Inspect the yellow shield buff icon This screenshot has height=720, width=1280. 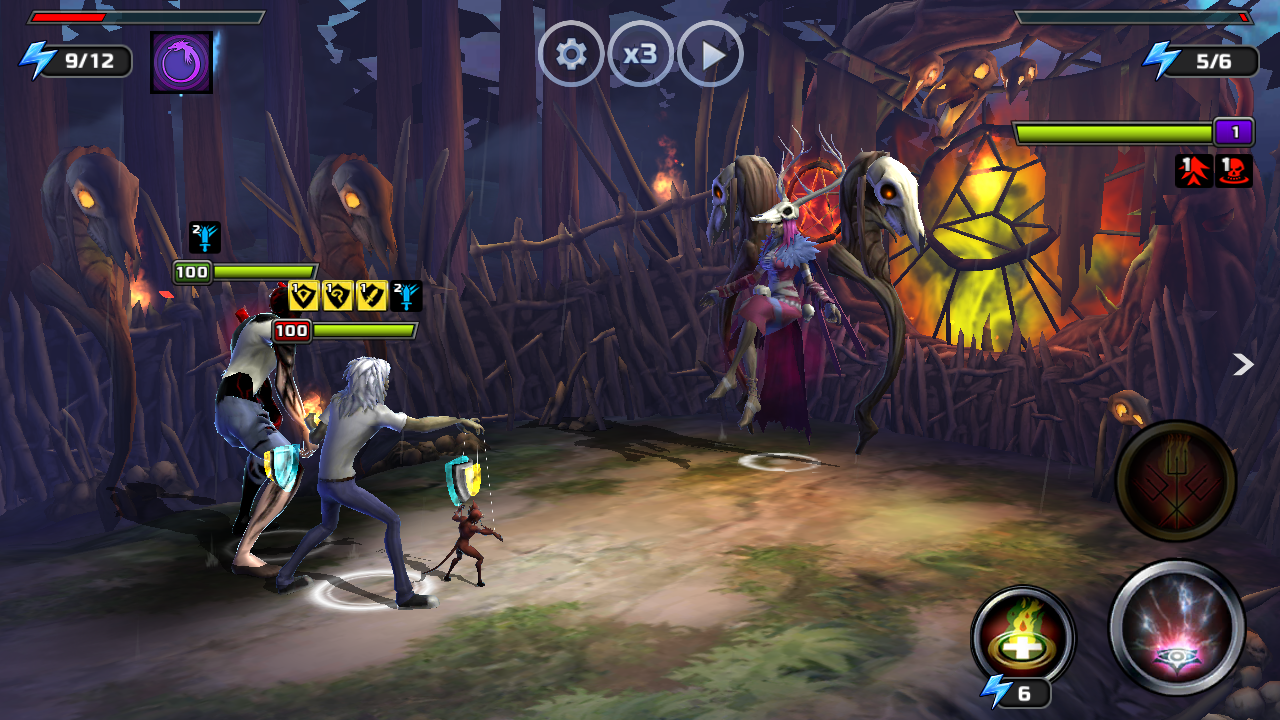[304, 296]
